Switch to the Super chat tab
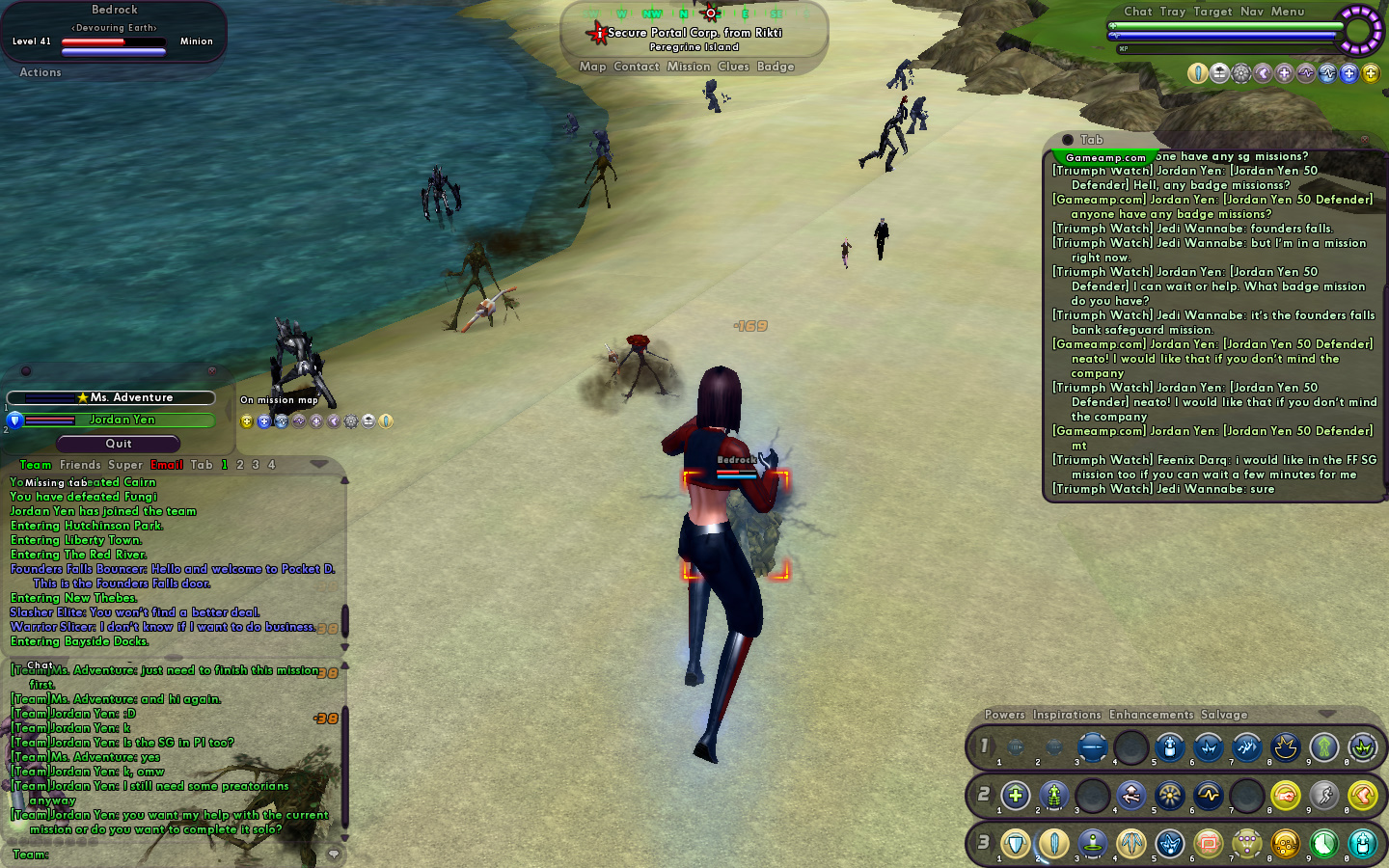This screenshot has height=868, width=1389. tap(125, 465)
